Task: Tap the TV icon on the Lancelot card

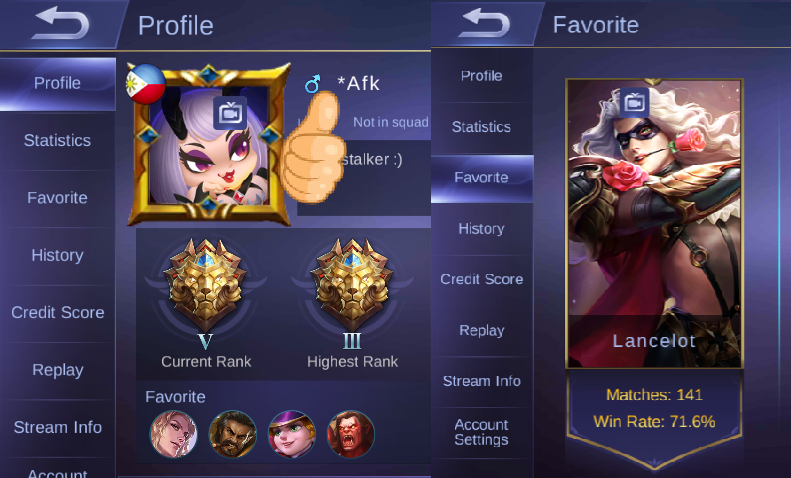Action: pyautogui.click(x=633, y=101)
